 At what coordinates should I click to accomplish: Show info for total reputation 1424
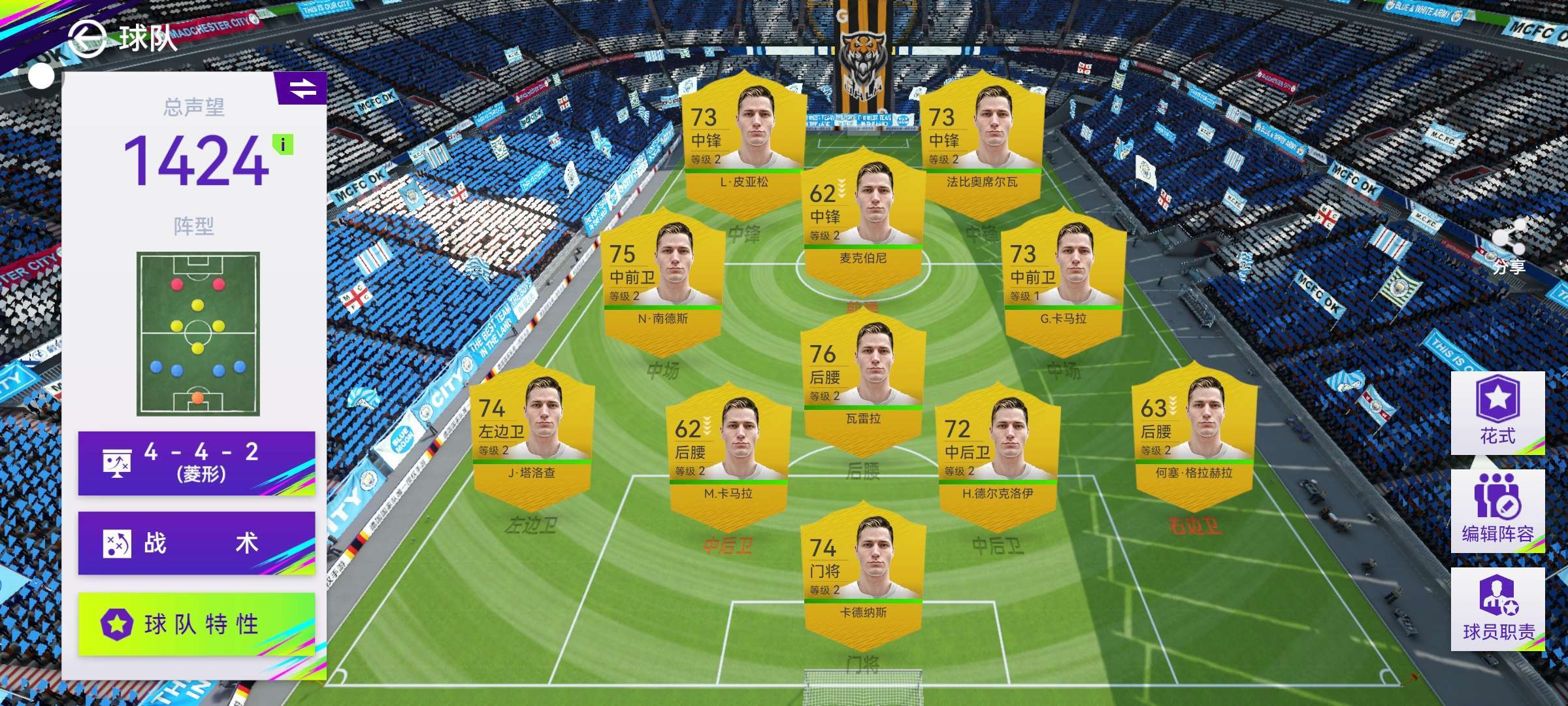pos(283,144)
